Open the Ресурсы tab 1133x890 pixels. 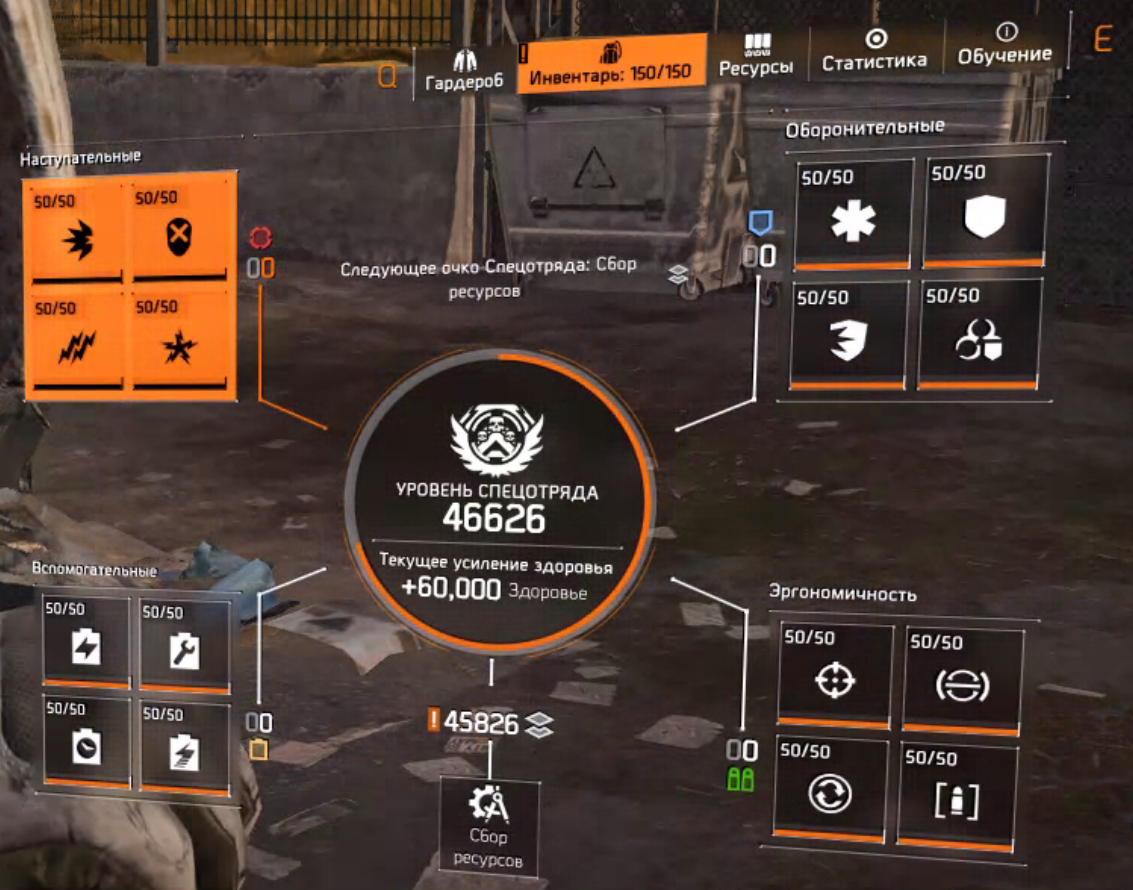[756, 56]
